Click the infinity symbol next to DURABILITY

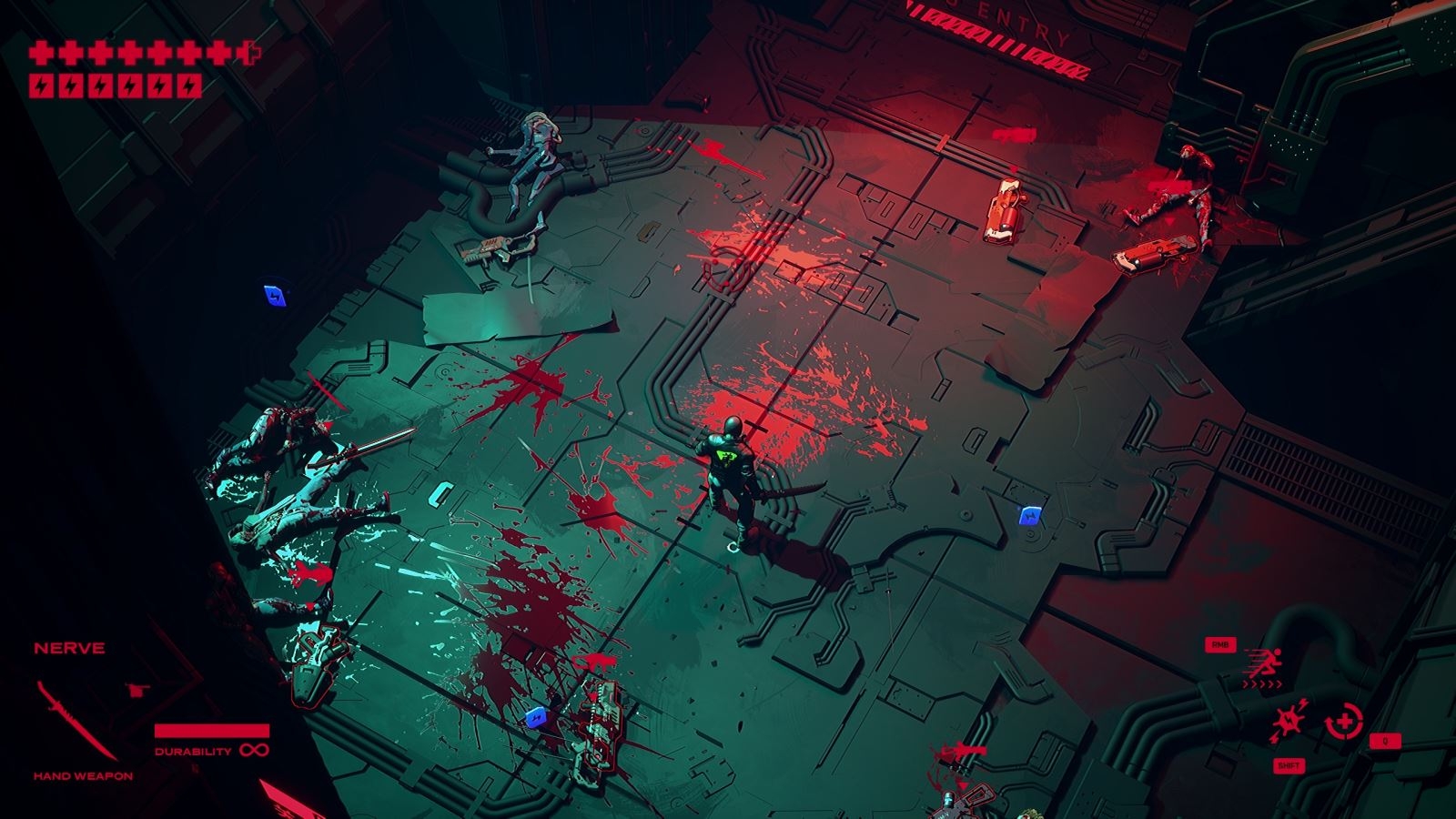(256, 748)
